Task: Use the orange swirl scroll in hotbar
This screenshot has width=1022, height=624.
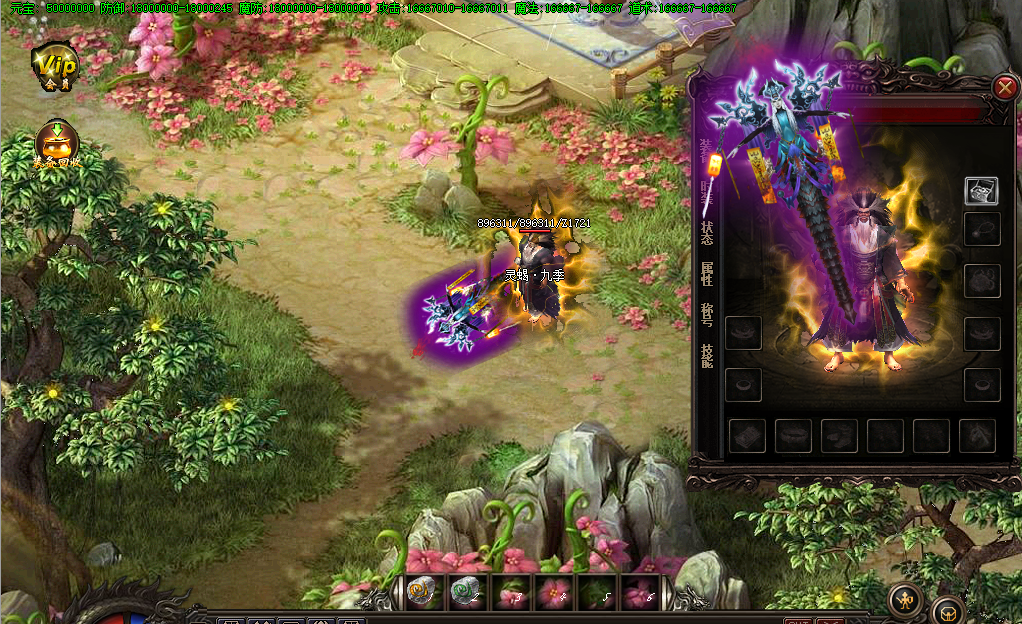Action: pyautogui.click(x=421, y=593)
